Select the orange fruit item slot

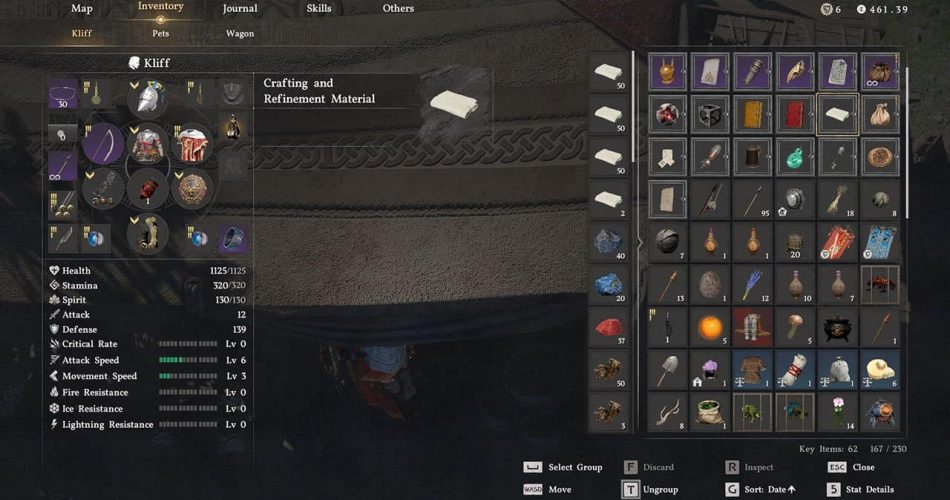tap(708, 327)
